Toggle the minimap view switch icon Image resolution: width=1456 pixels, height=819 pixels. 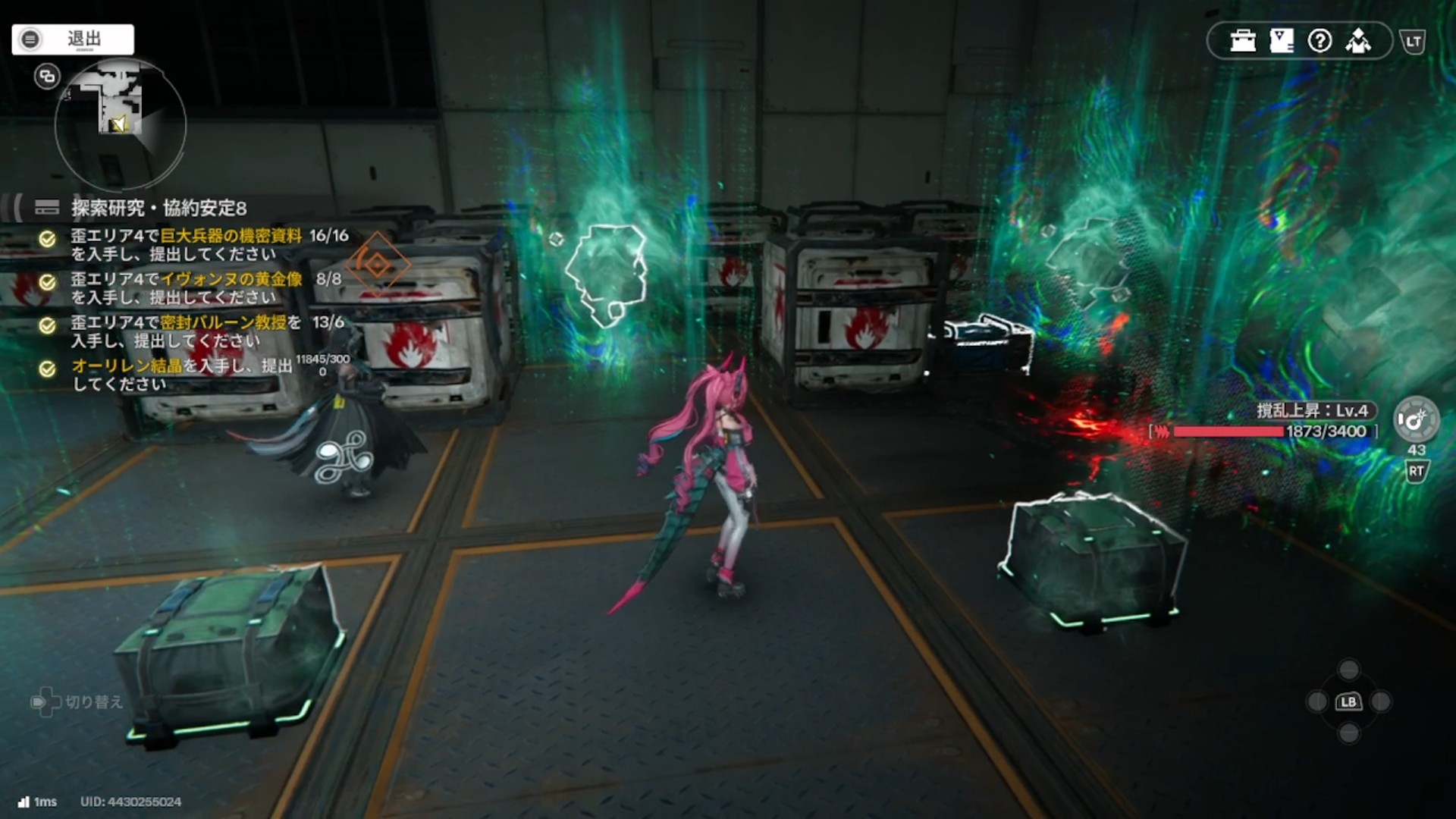tap(47, 77)
